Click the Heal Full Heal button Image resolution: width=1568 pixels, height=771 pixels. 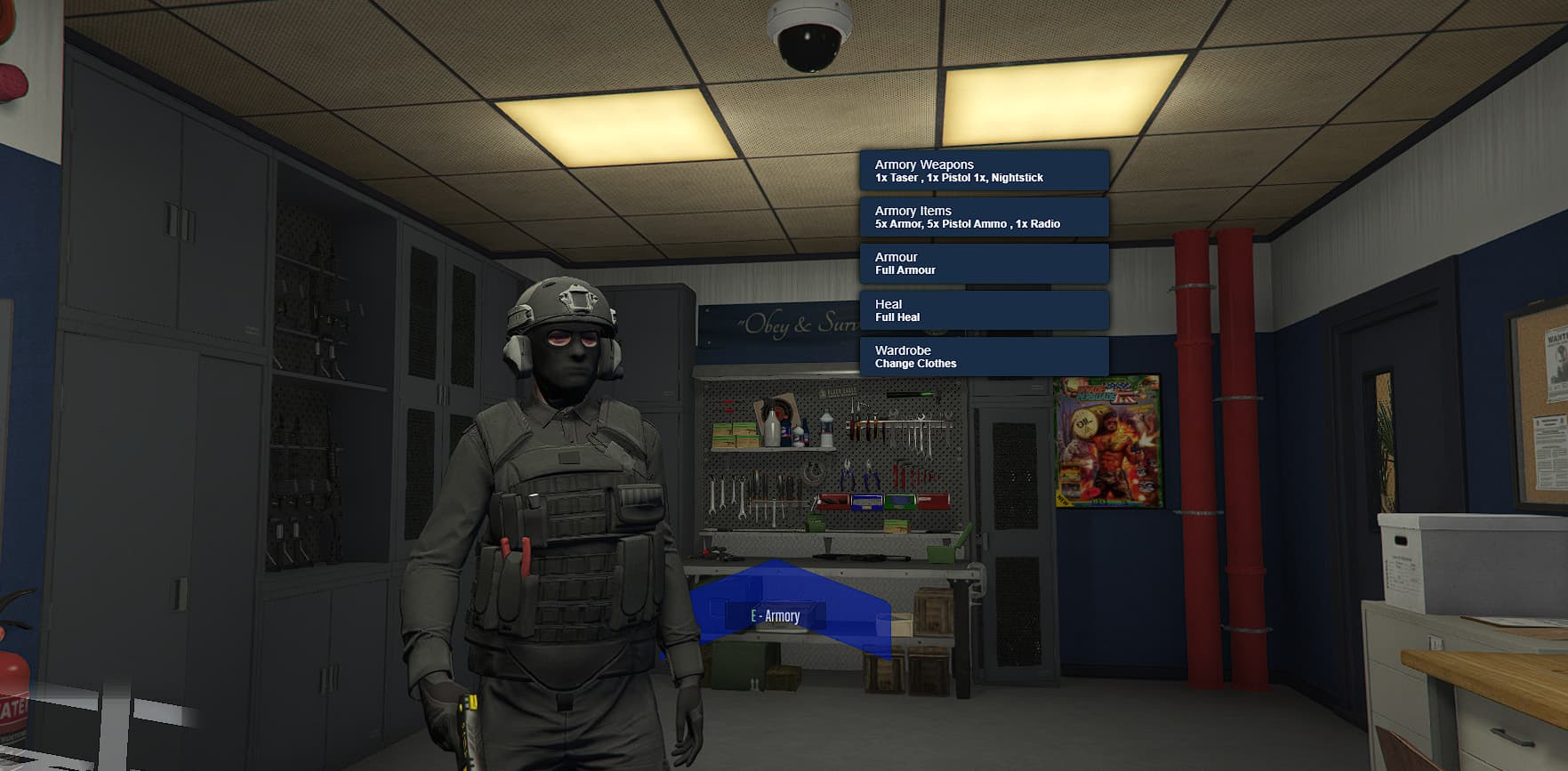pos(984,309)
